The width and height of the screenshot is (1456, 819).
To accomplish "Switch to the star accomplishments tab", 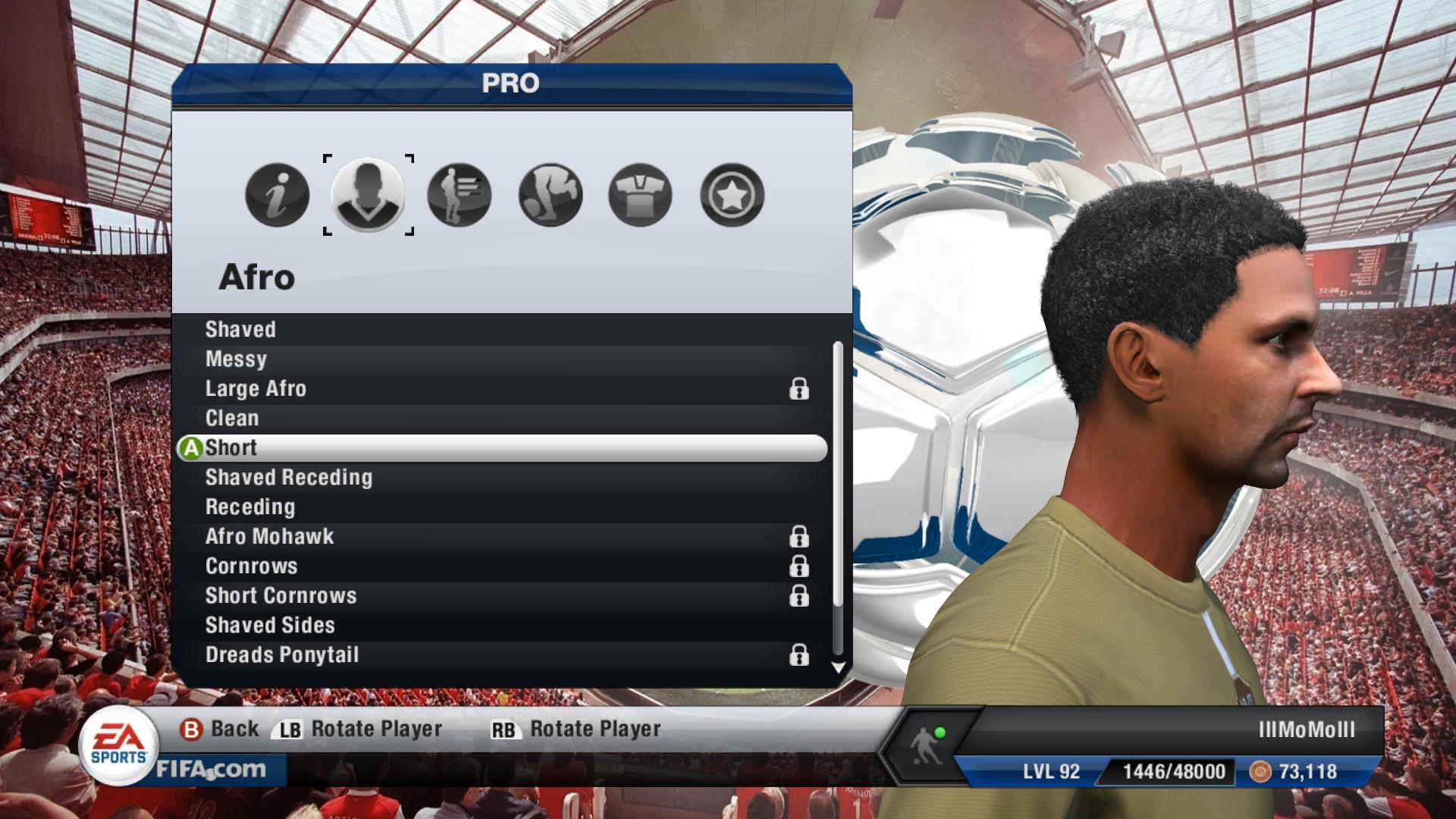I will click(732, 195).
